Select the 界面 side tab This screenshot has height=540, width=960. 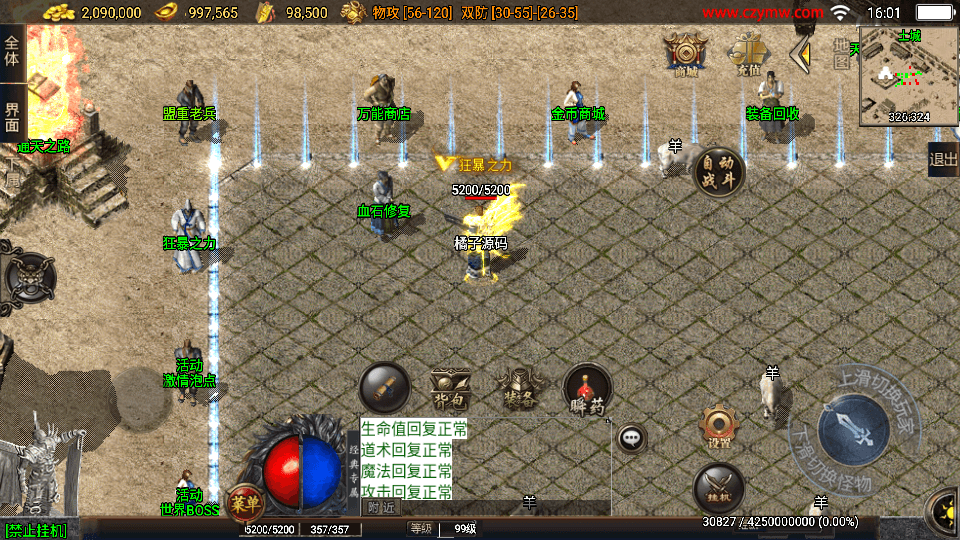tap(12, 117)
